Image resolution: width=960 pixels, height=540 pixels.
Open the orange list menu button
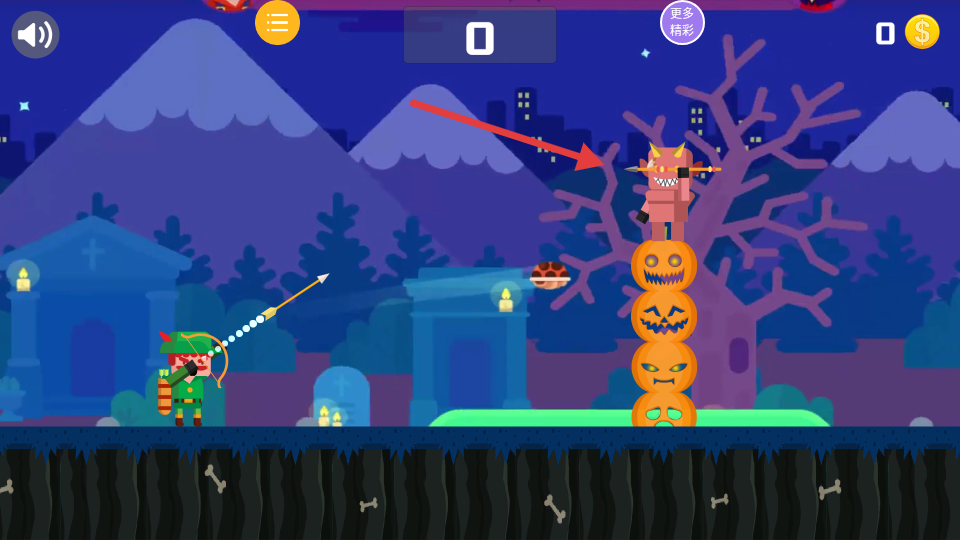[x=277, y=22]
